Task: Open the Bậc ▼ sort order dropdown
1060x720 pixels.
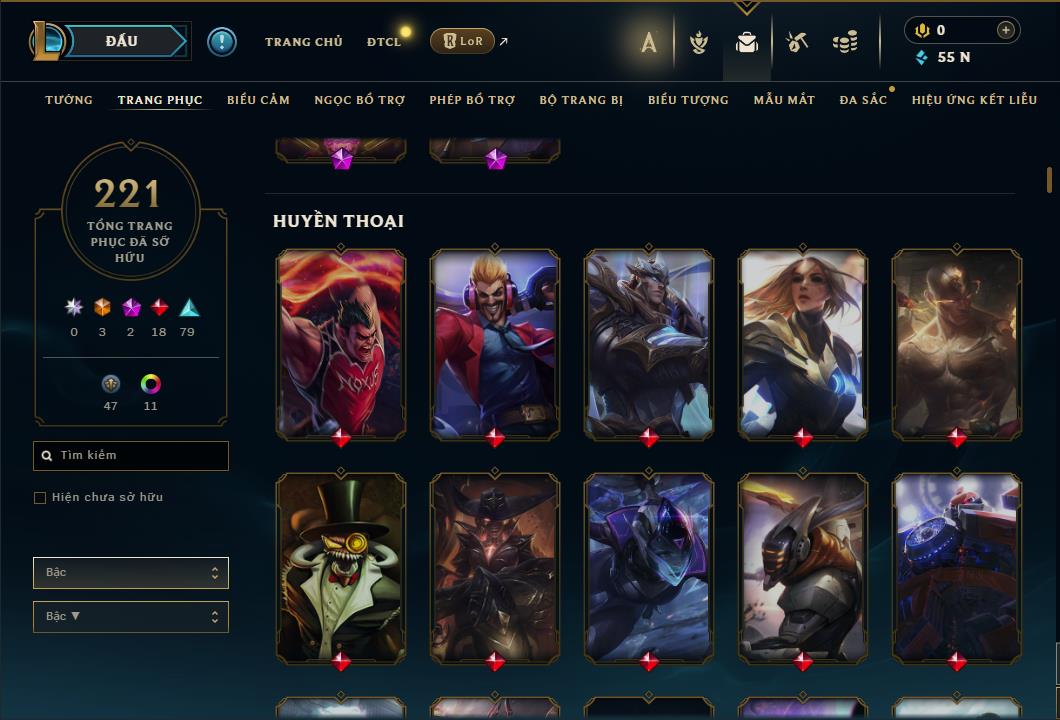Action: 131,617
